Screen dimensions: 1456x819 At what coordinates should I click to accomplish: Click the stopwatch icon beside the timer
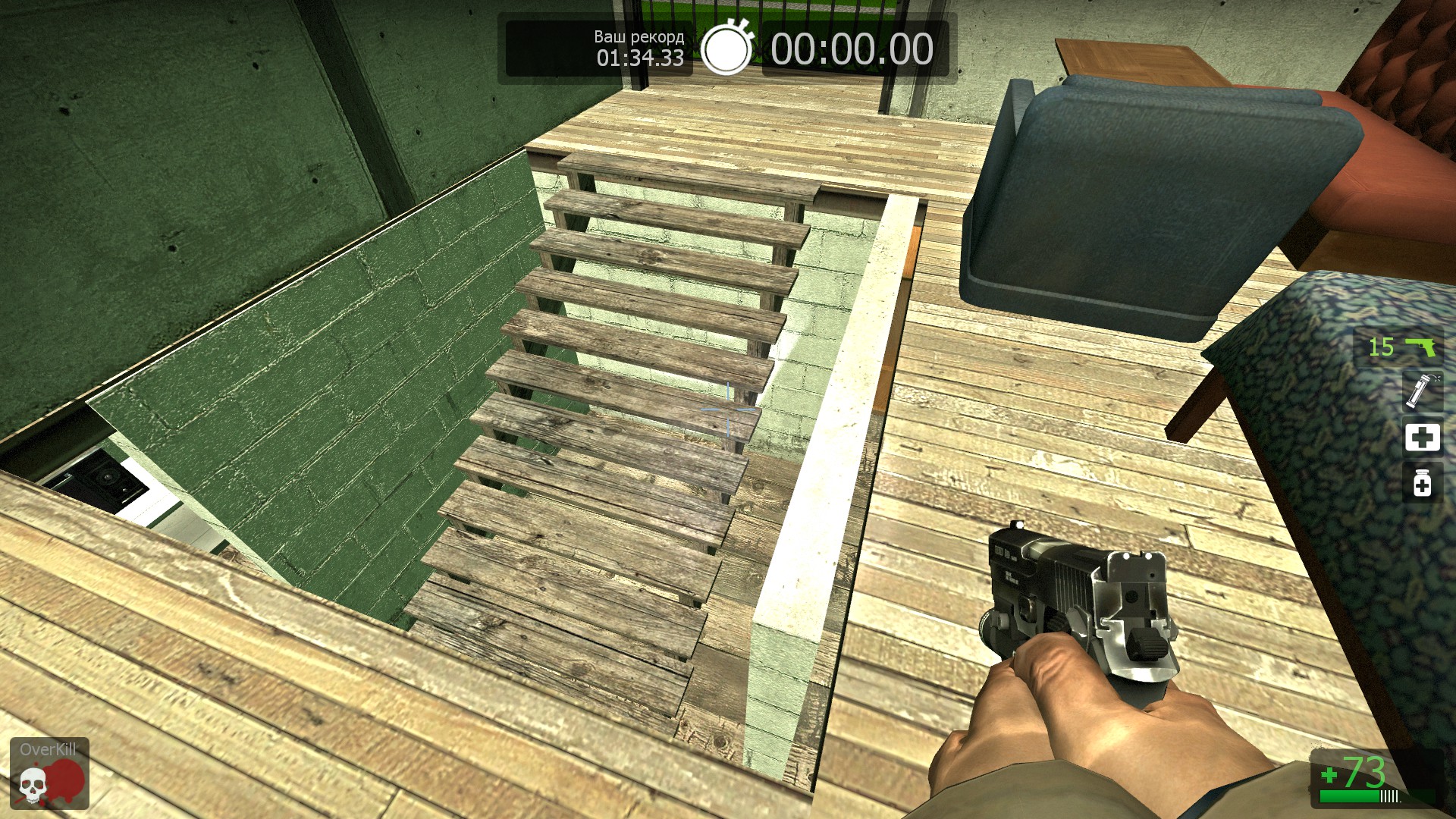coord(726,49)
